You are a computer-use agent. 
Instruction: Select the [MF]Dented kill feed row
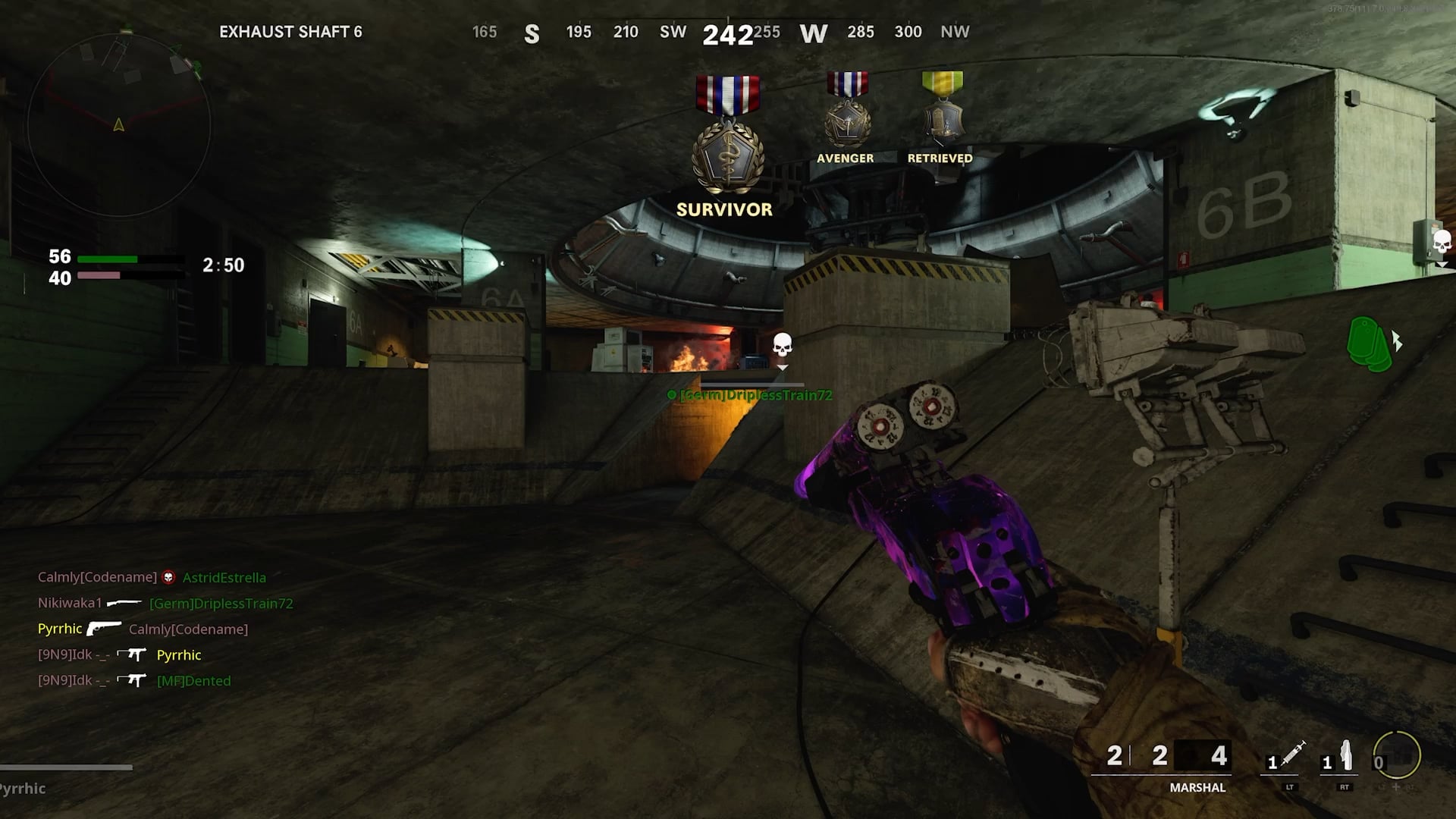pyautogui.click(x=134, y=681)
